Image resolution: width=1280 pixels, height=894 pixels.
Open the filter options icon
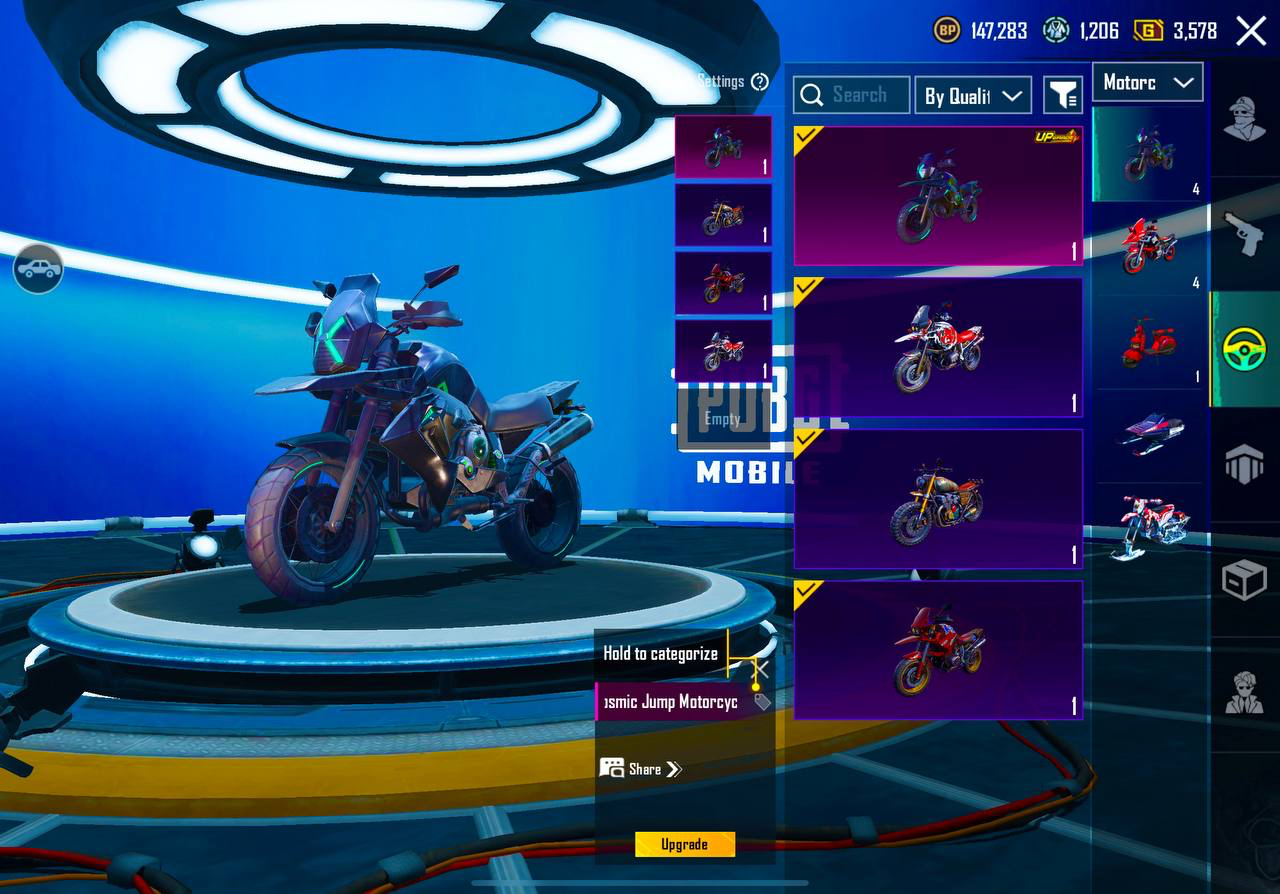coord(1063,95)
